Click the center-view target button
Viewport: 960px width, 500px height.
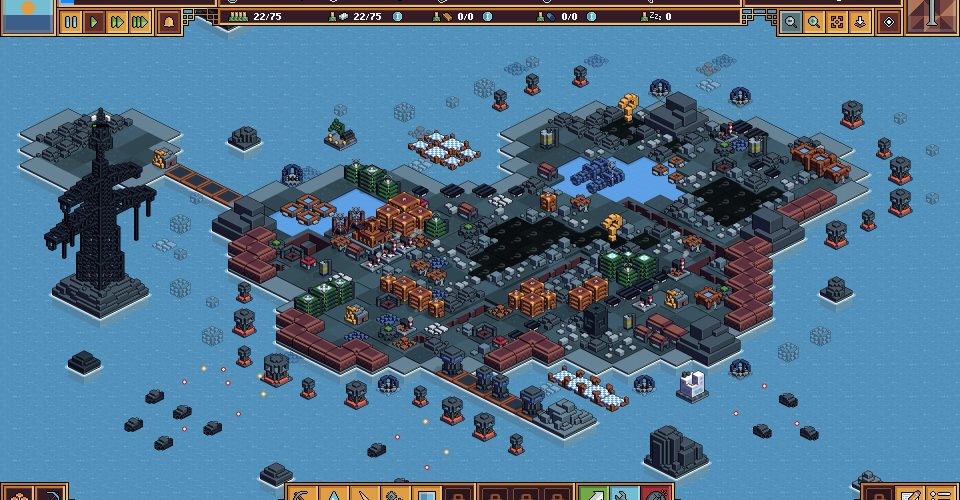(837, 21)
